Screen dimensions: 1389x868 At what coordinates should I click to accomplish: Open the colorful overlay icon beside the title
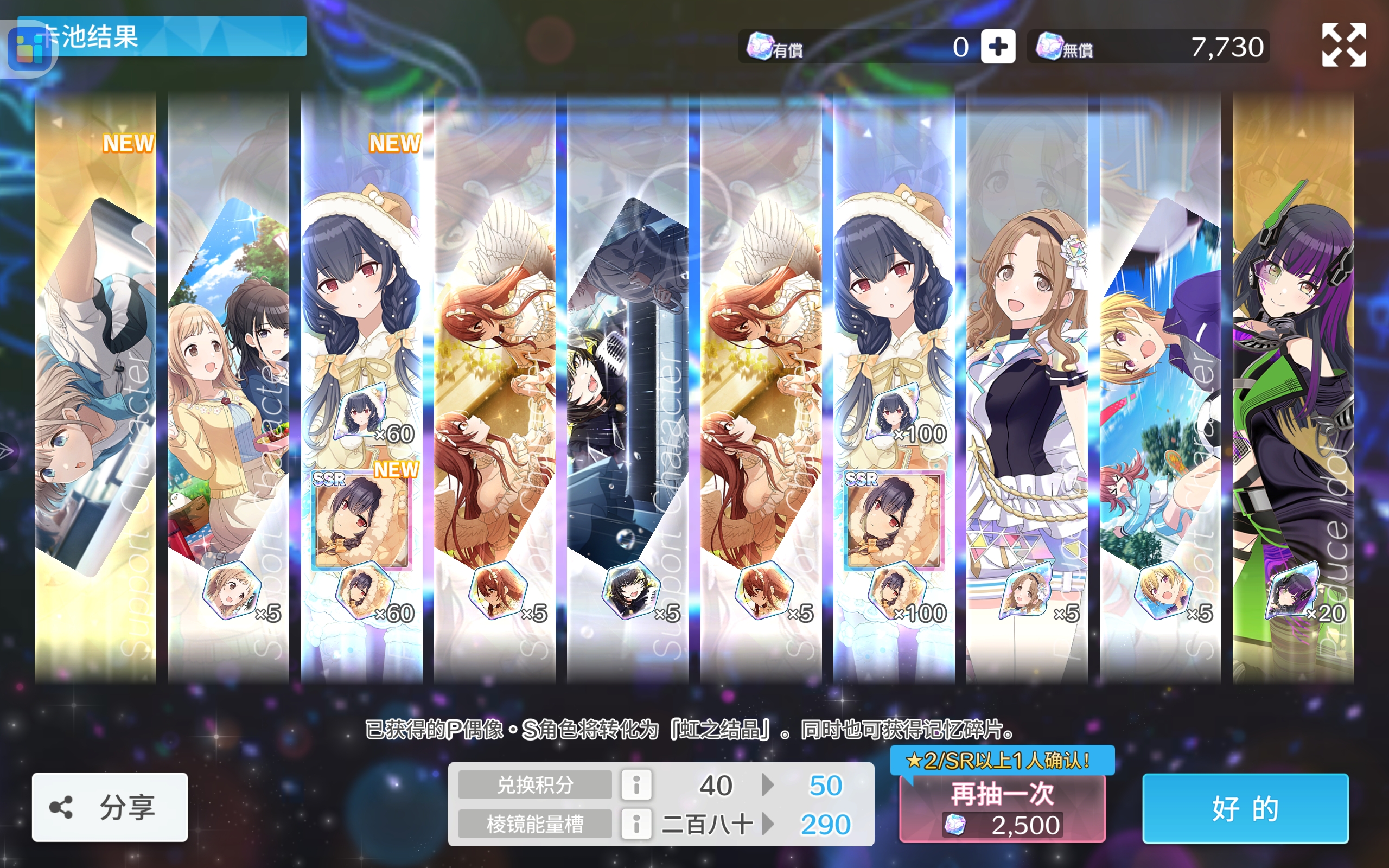[x=30, y=49]
